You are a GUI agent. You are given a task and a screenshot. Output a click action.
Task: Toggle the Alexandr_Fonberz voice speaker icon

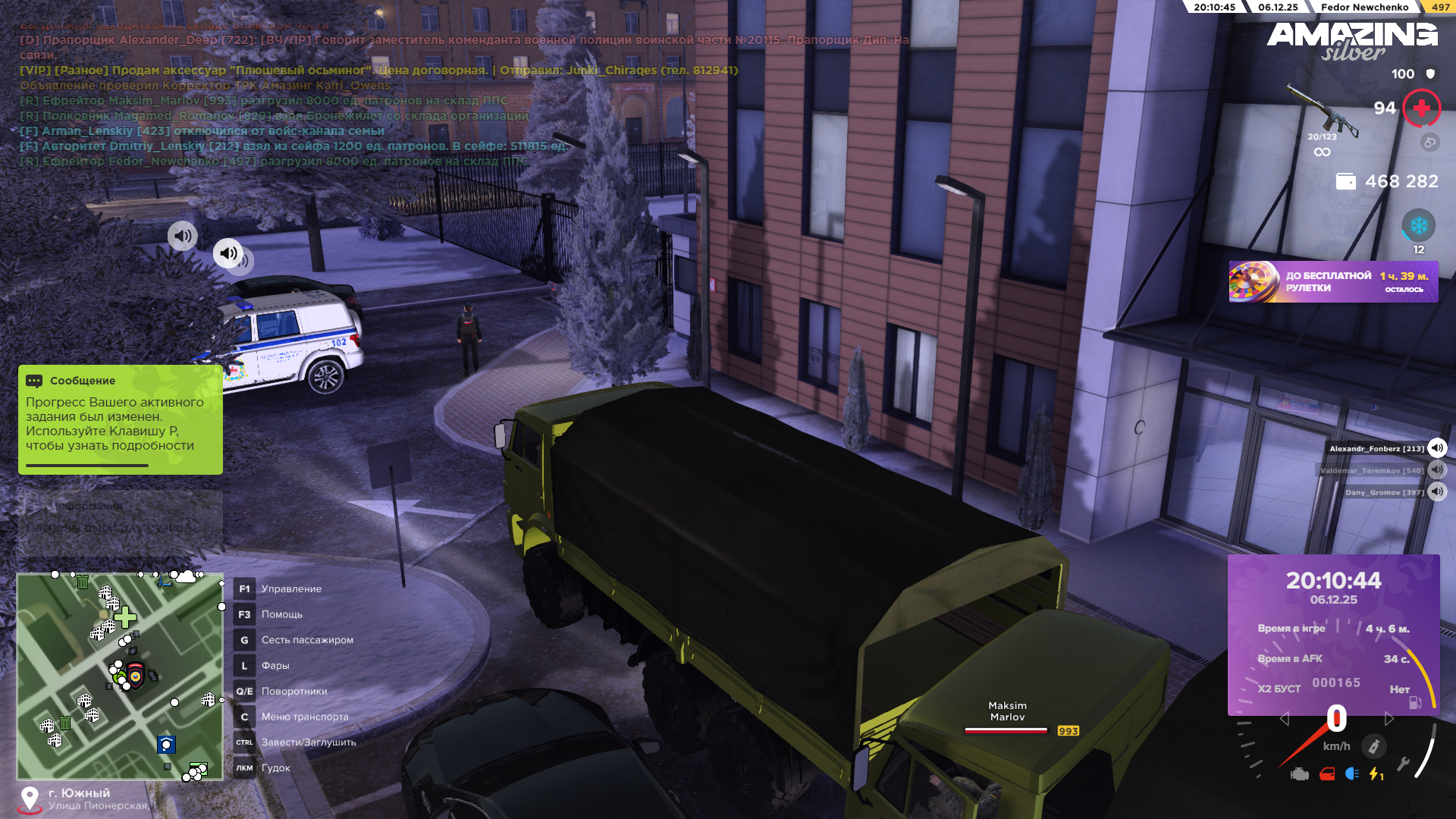[1437, 448]
